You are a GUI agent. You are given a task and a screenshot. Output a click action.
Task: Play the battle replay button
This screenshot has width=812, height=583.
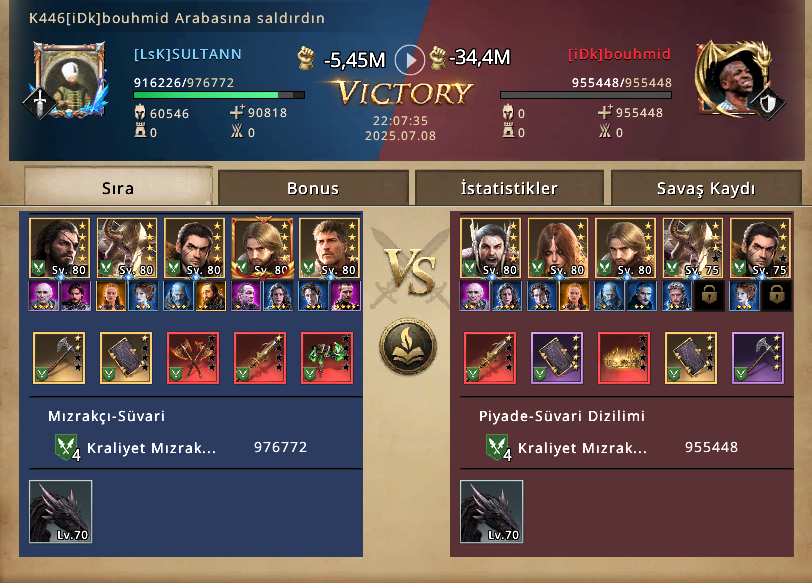point(410,60)
